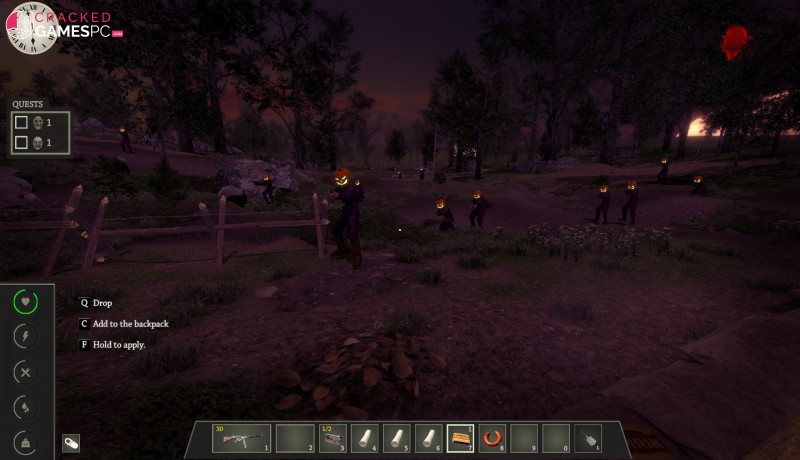Select the highlighted orange item in slot 7
This screenshot has height=460, width=800.
click(460, 438)
